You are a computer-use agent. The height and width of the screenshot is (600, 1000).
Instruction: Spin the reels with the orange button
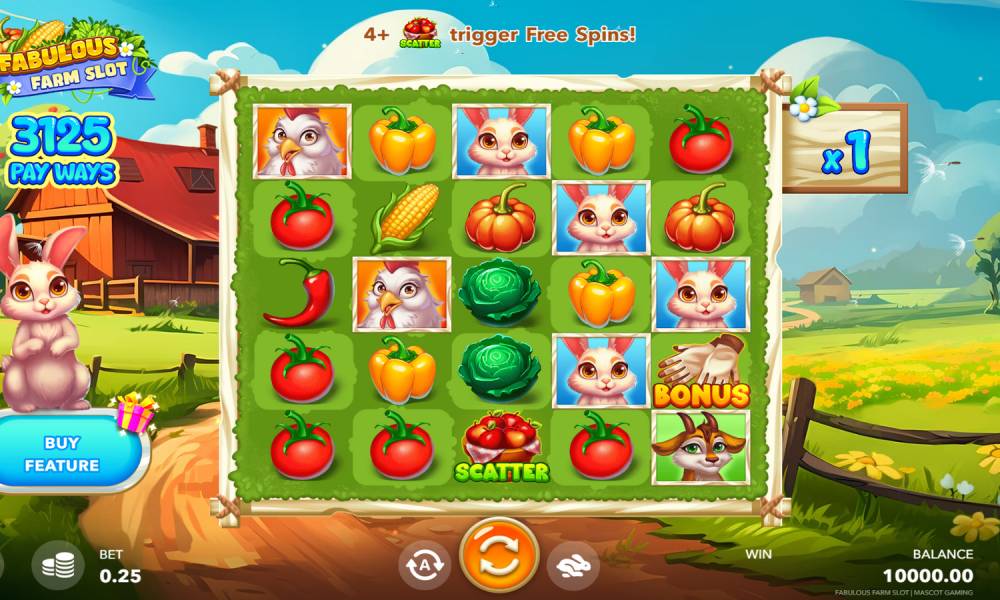coord(499,556)
